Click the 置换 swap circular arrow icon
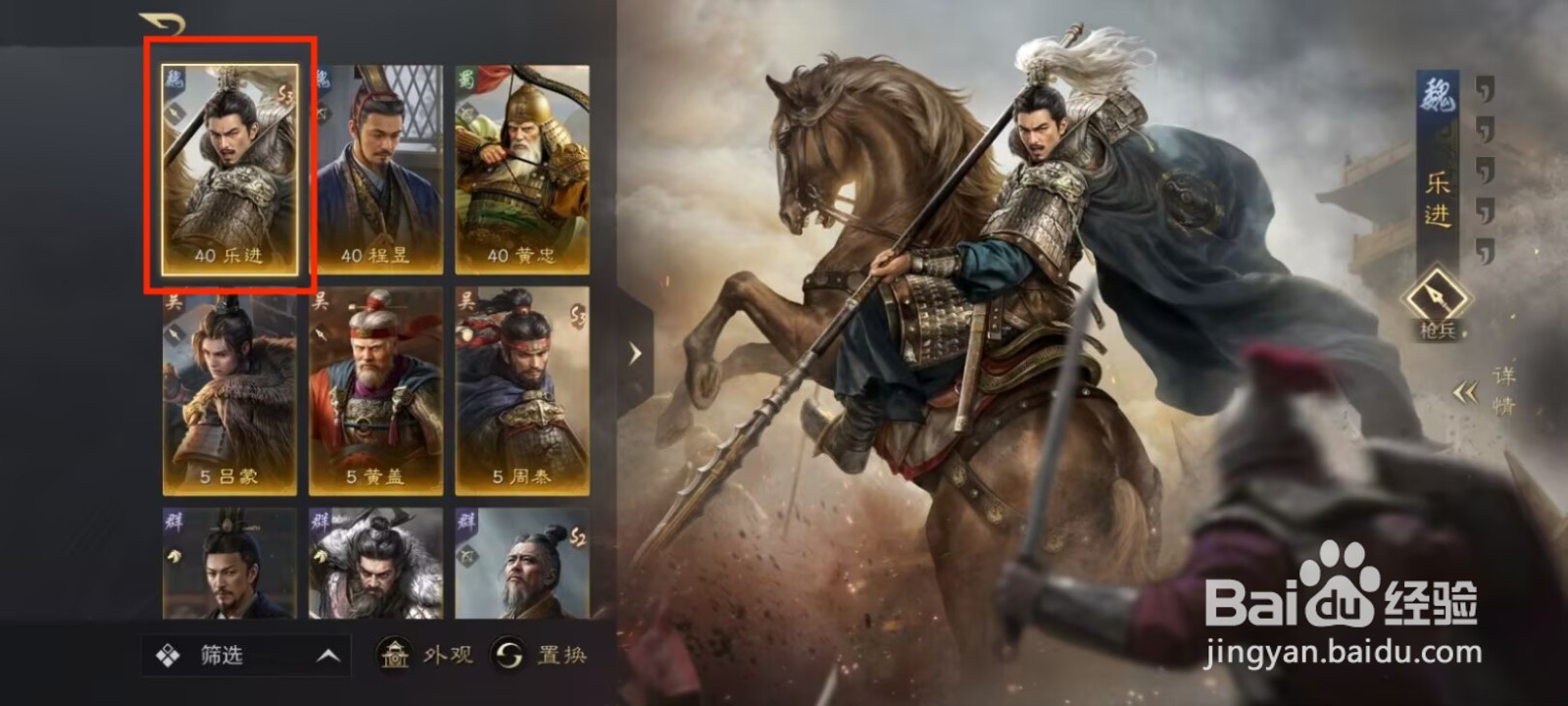Screen dimensions: 1568x706 click(507, 656)
